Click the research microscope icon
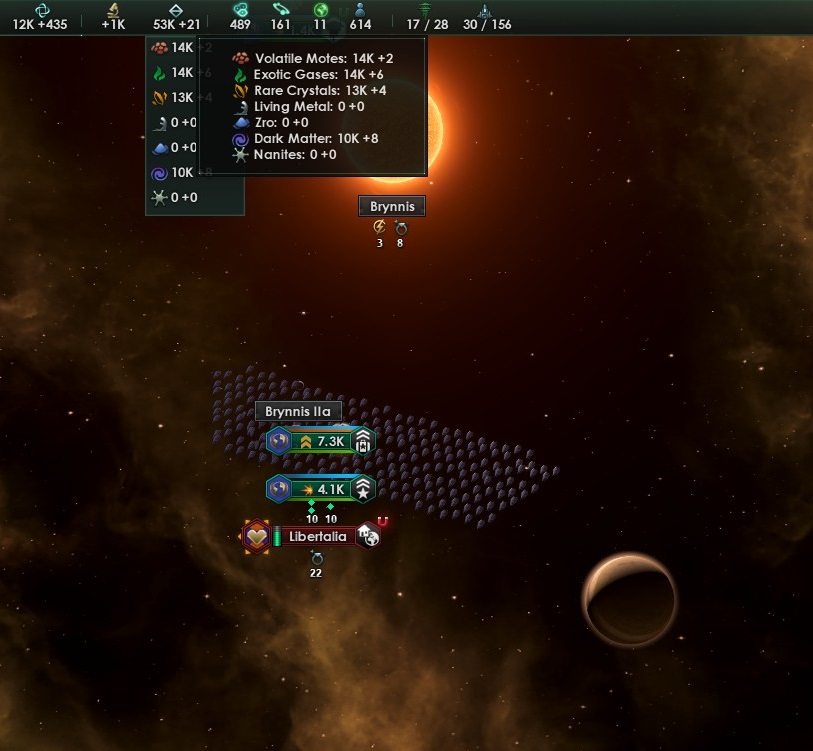The image size is (813, 751). pyautogui.click(x=114, y=9)
